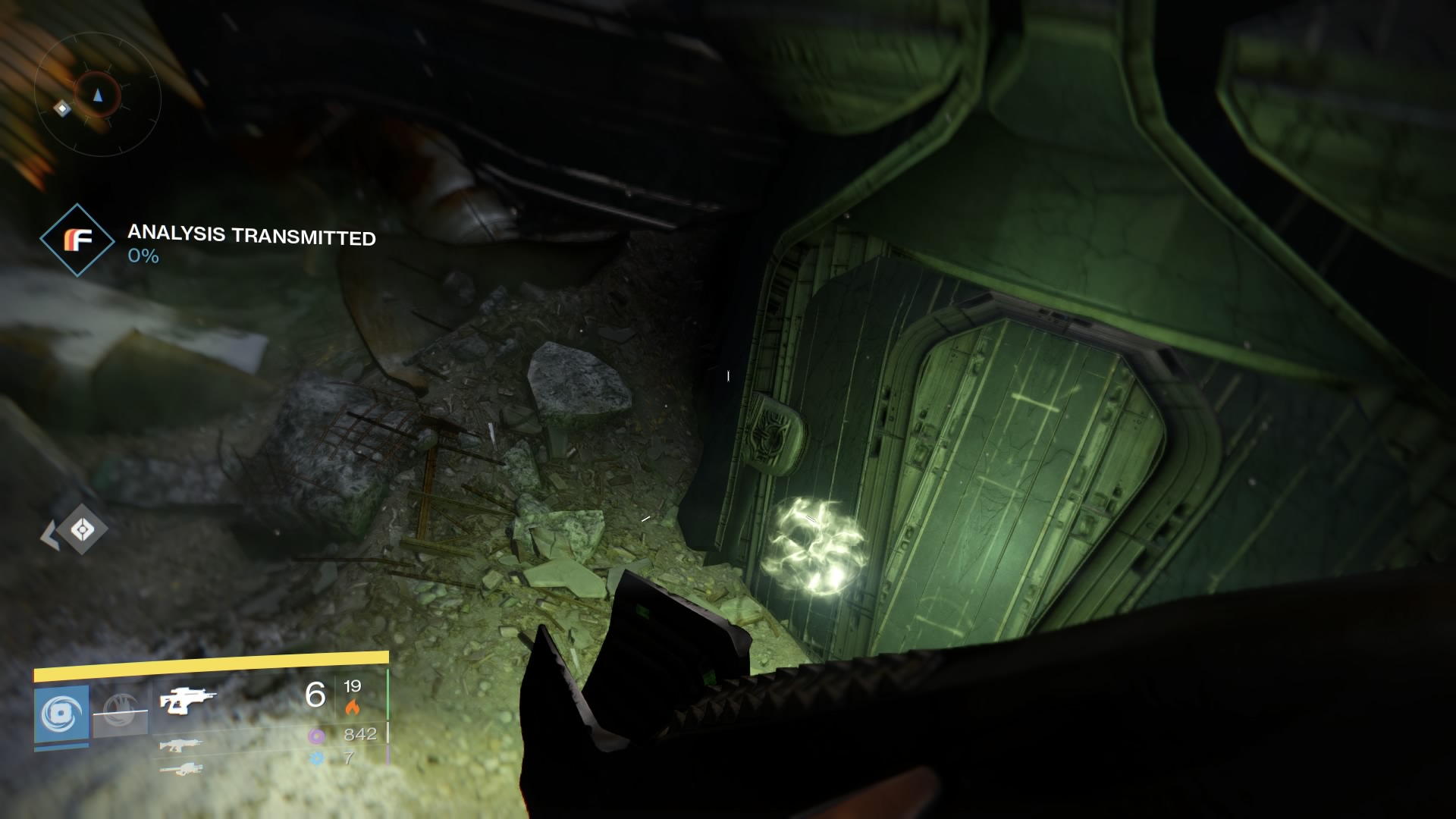This screenshot has width=1456, height=819.
Task: Select the equipped primary weapon icon
Action: click(187, 700)
